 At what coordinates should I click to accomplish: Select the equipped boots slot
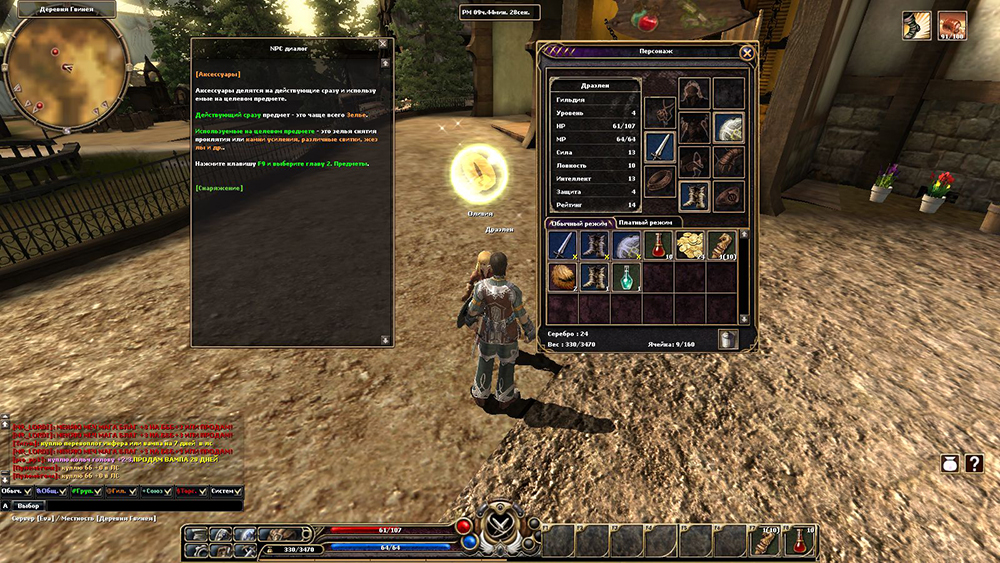(x=693, y=195)
